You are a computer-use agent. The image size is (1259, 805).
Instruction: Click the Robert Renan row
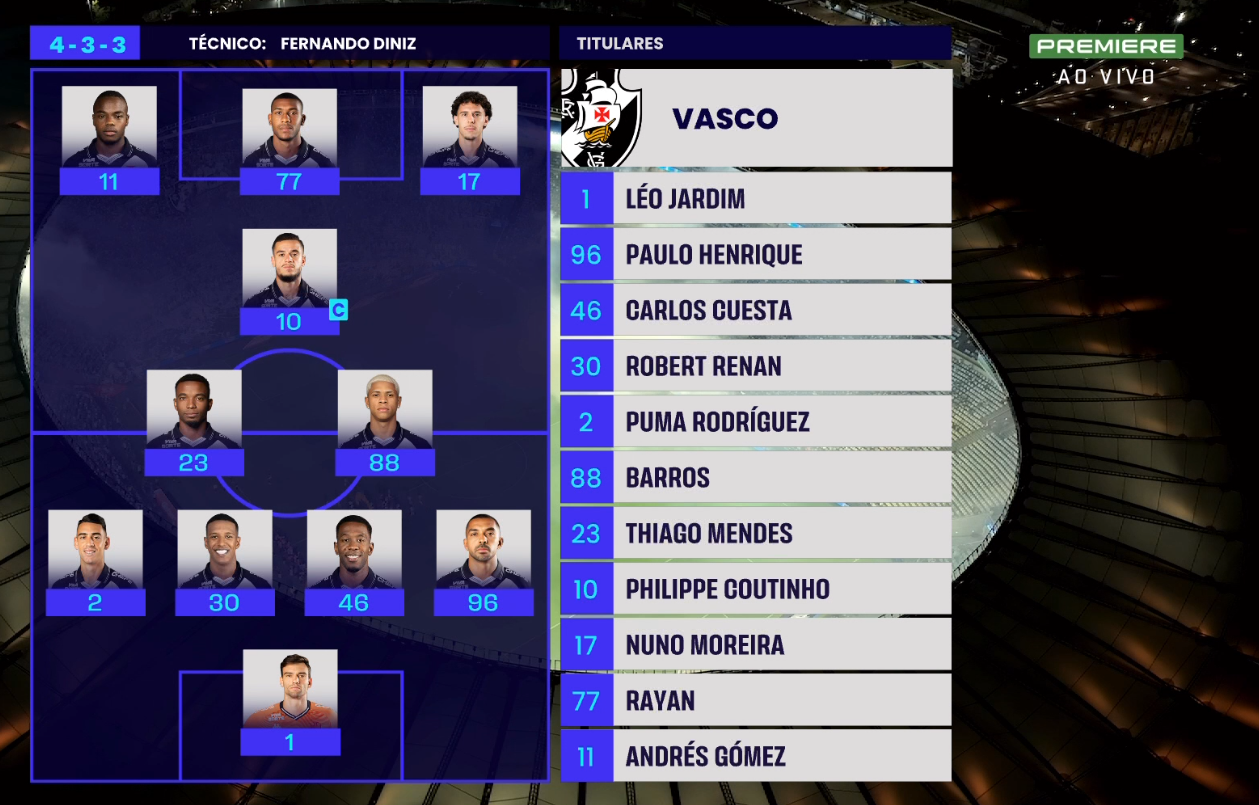click(x=755, y=366)
